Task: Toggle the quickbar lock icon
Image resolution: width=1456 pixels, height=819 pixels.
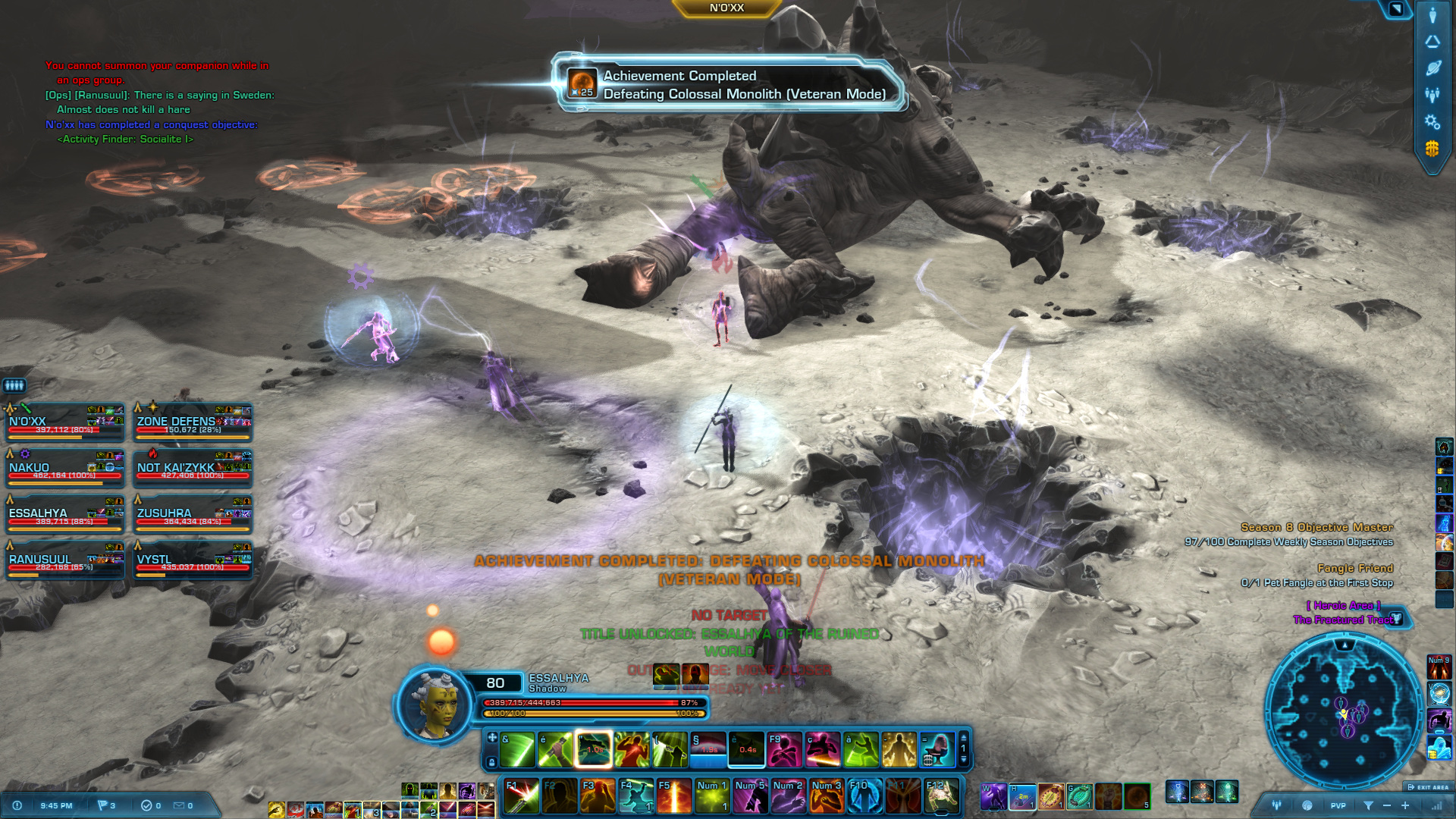Action: [491, 762]
